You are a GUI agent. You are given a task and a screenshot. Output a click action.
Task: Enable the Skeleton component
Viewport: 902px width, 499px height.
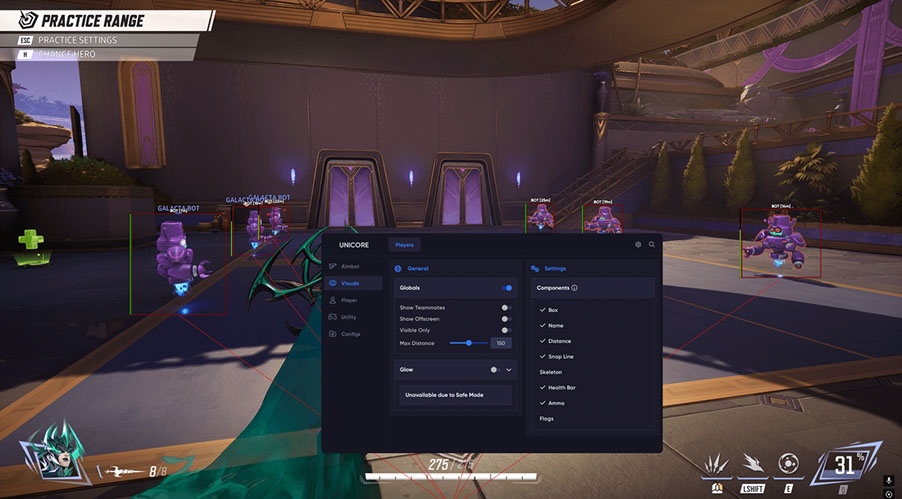pos(551,372)
